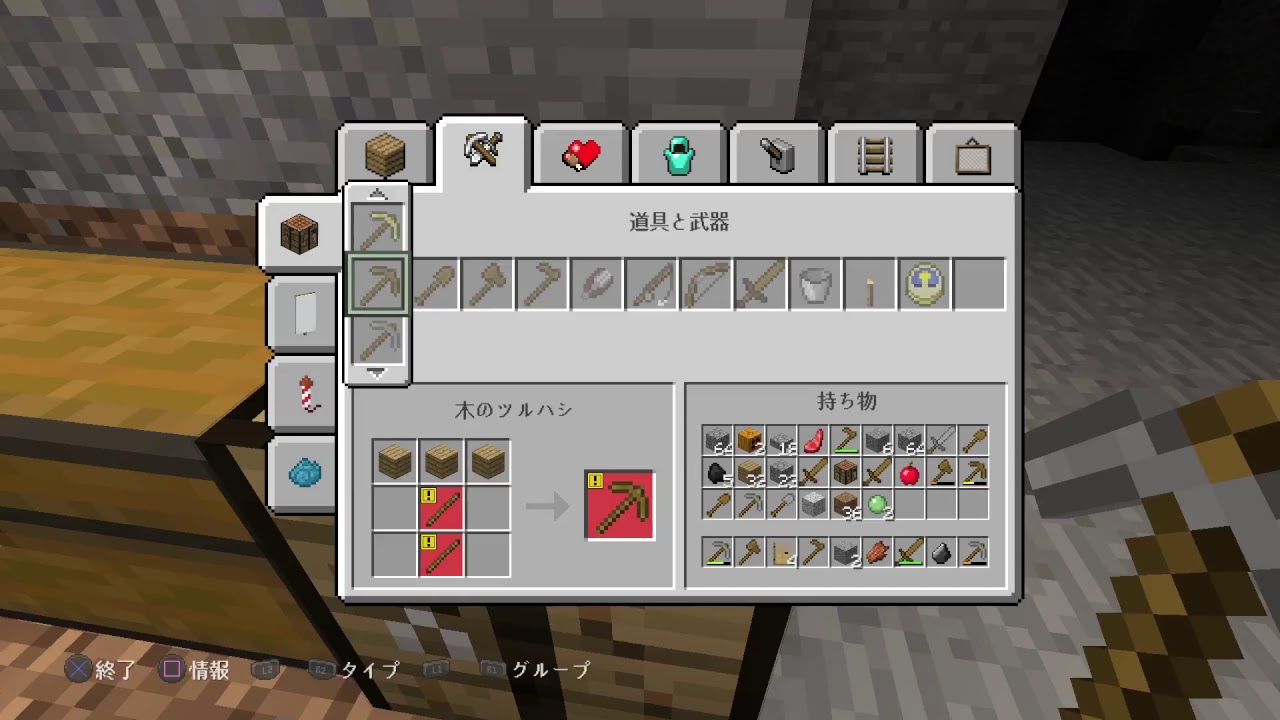Select the shears recipe
Image resolution: width=1280 pixels, height=720 pixels.
pos(596,283)
